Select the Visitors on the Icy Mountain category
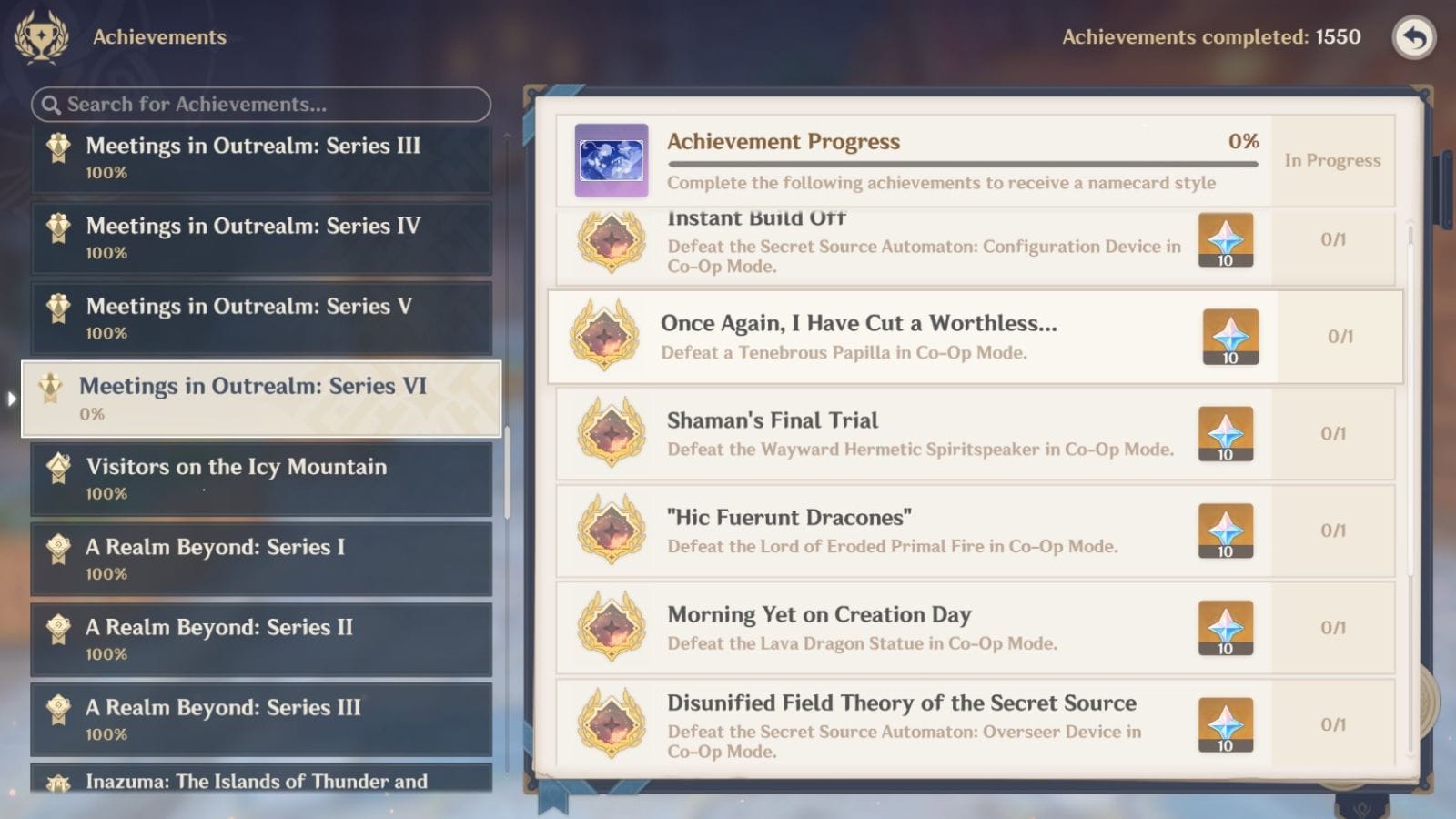 [261, 478]
